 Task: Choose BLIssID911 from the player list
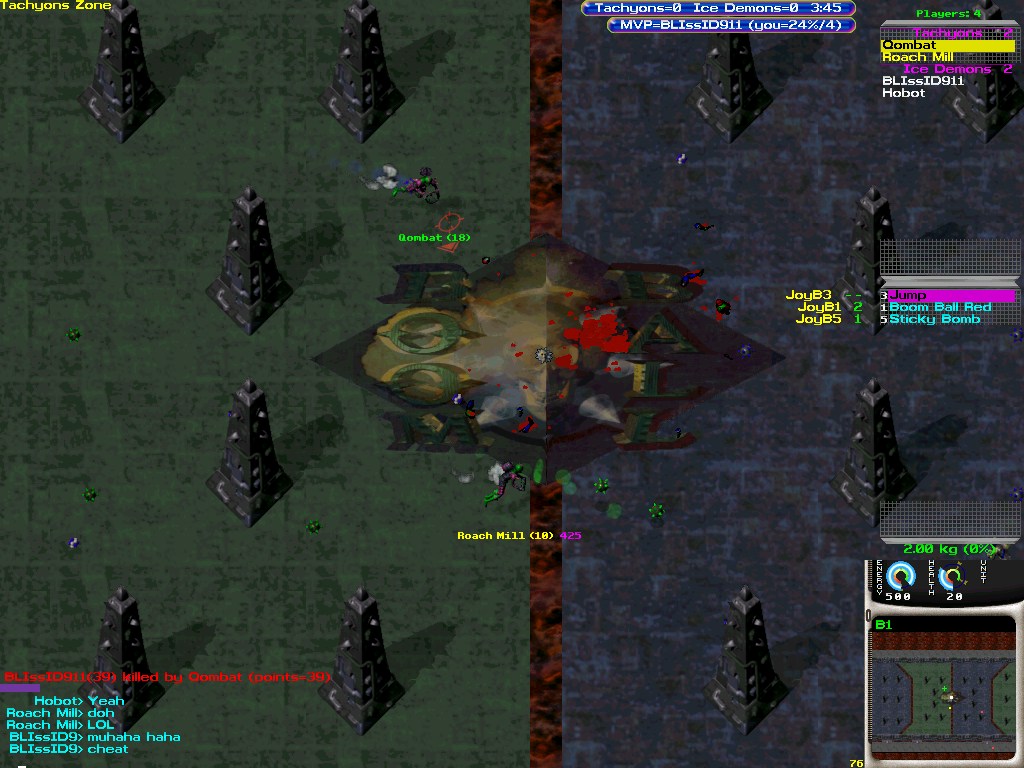[923, 81]
